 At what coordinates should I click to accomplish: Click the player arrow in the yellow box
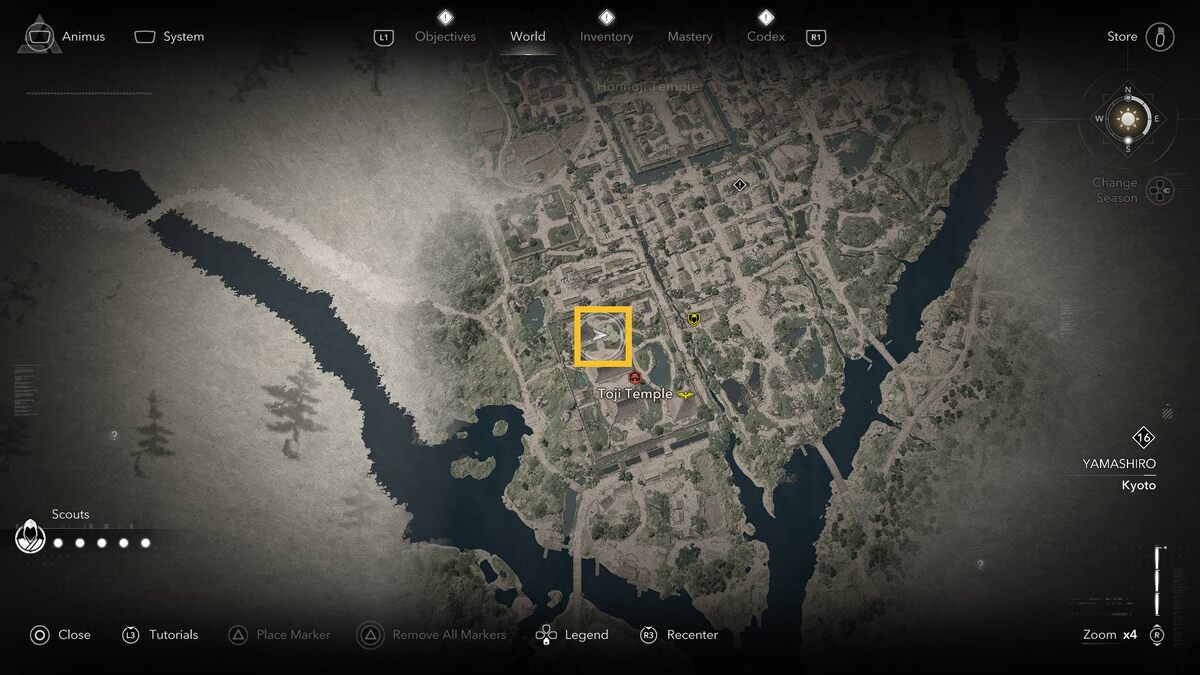602,336
